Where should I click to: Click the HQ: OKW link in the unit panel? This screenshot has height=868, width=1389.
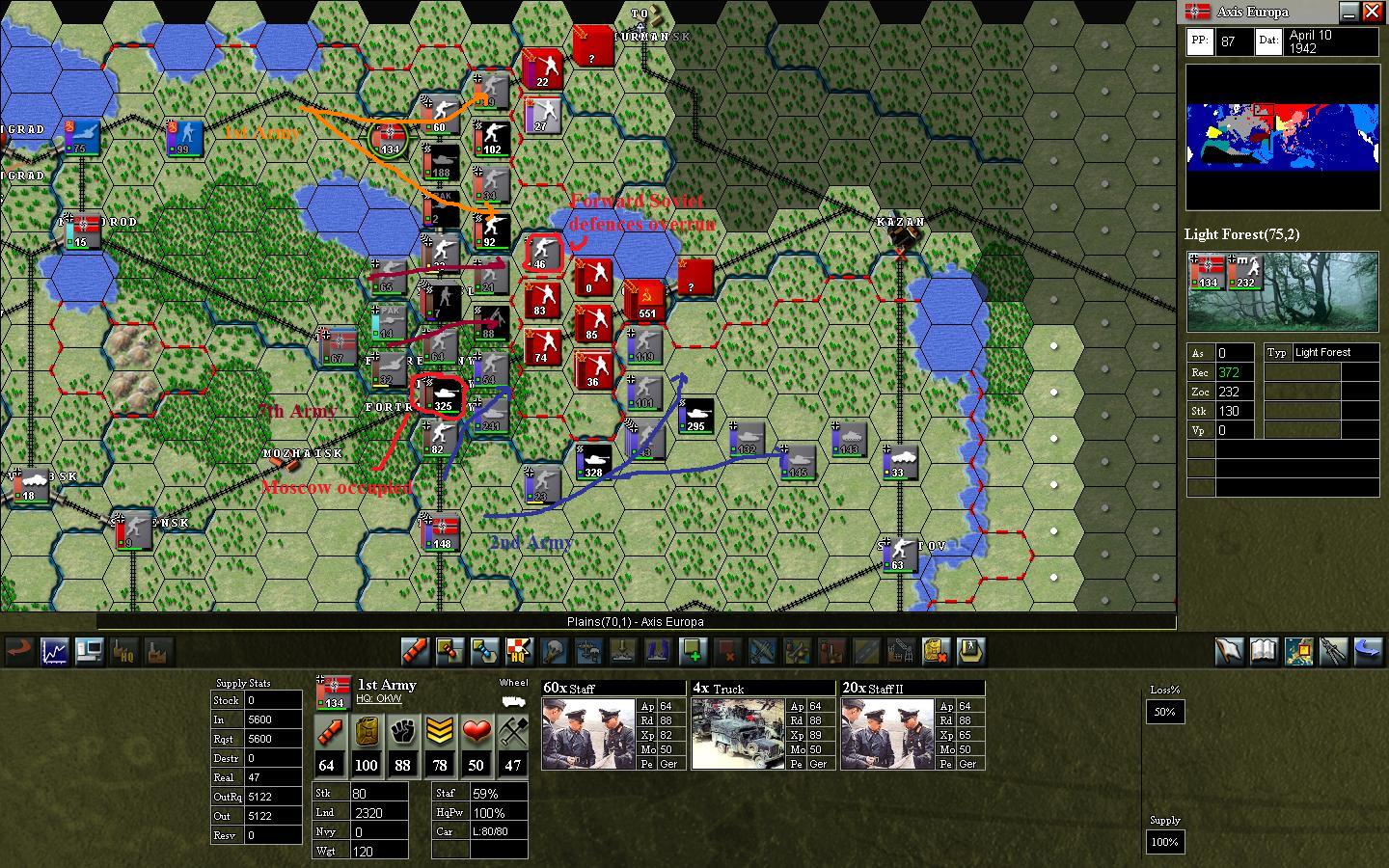tap(378, 699)
